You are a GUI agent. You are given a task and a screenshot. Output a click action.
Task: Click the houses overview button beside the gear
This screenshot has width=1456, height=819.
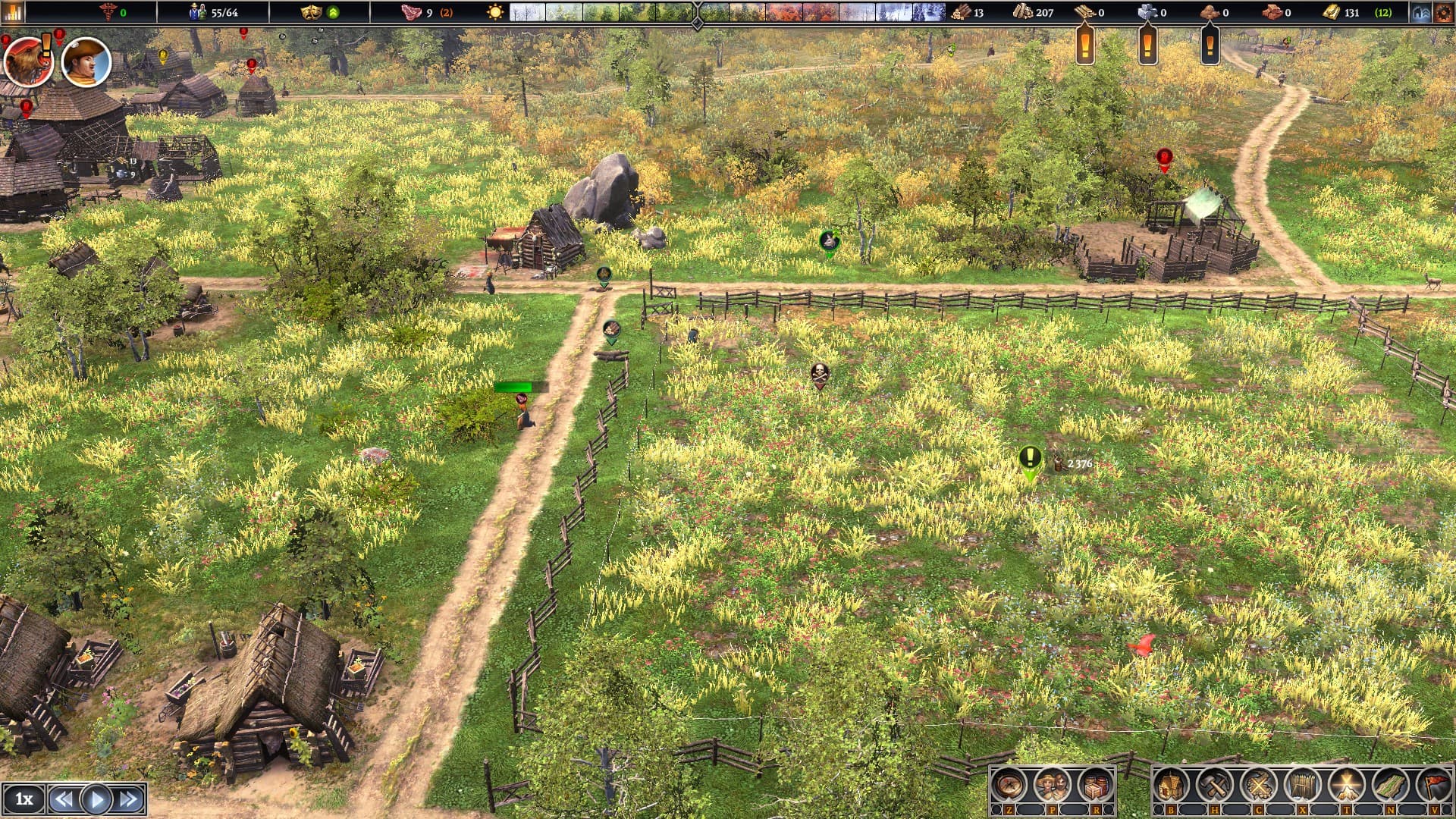pyautogui.click(x=1420, y=12)
